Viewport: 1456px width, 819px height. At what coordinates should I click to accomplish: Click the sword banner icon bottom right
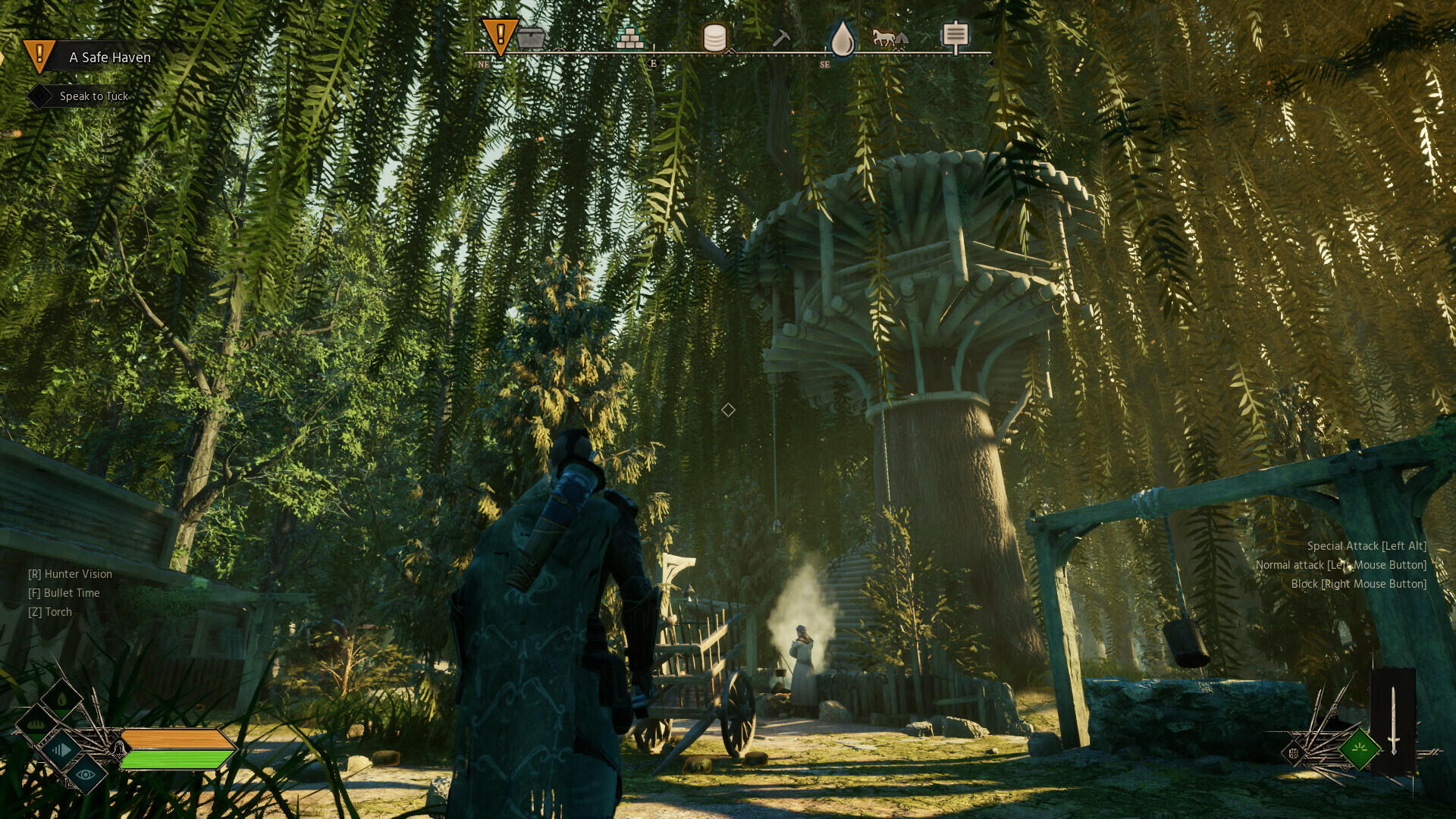(x=1394, y=719)
